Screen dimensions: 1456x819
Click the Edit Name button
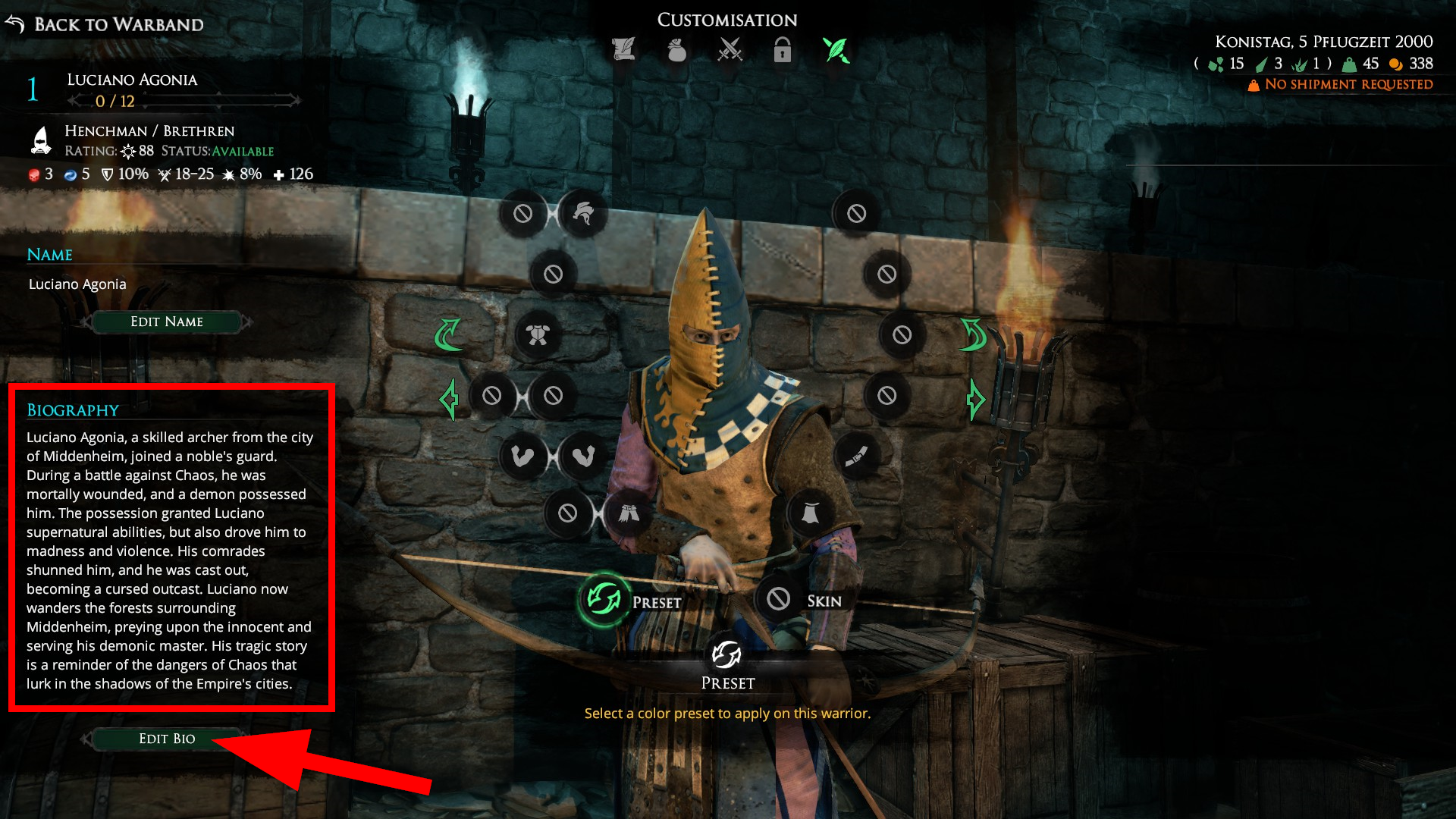[x=167, y=322]
